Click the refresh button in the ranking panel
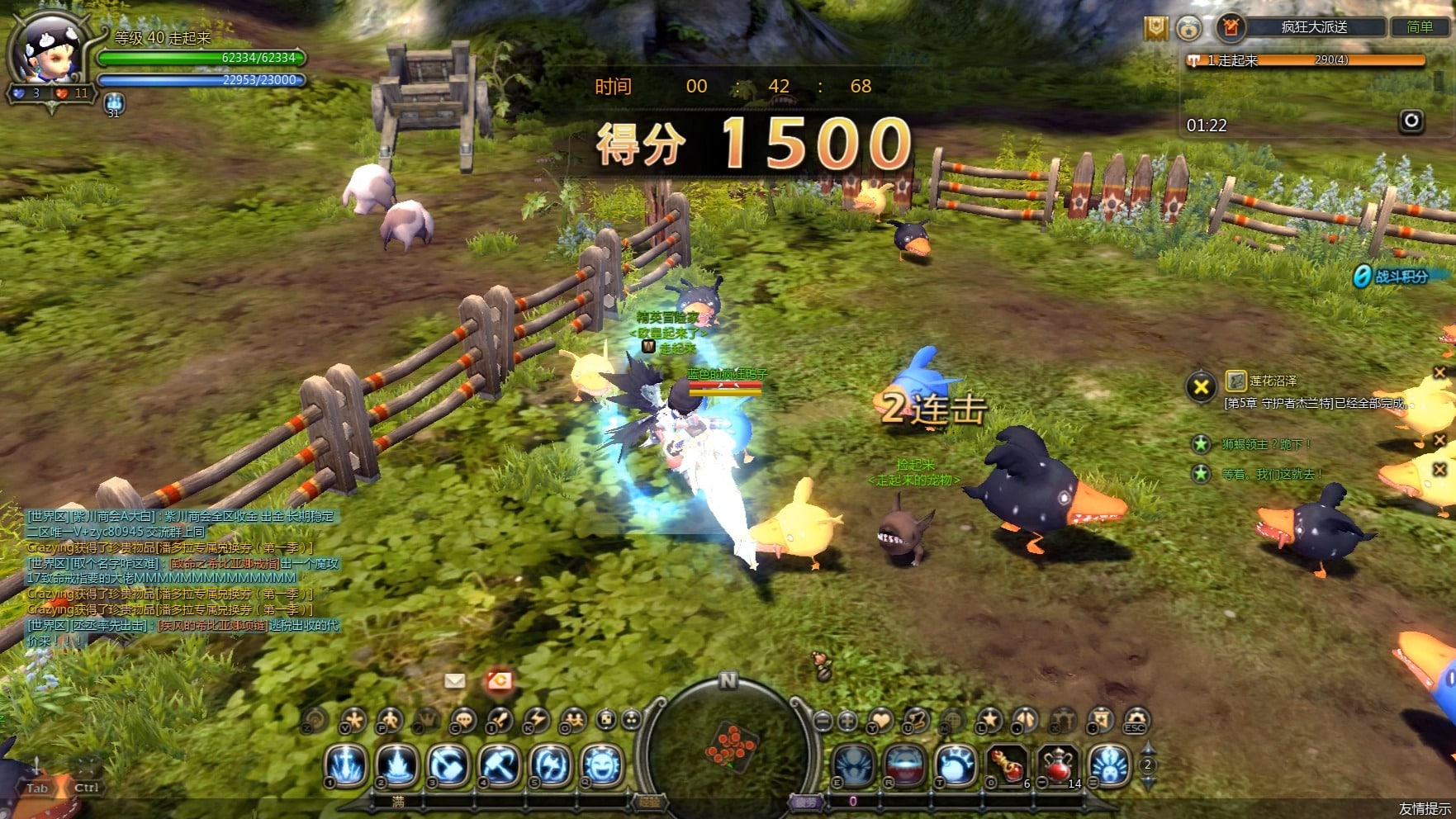1456x819 pixels. pos(1411,121)
